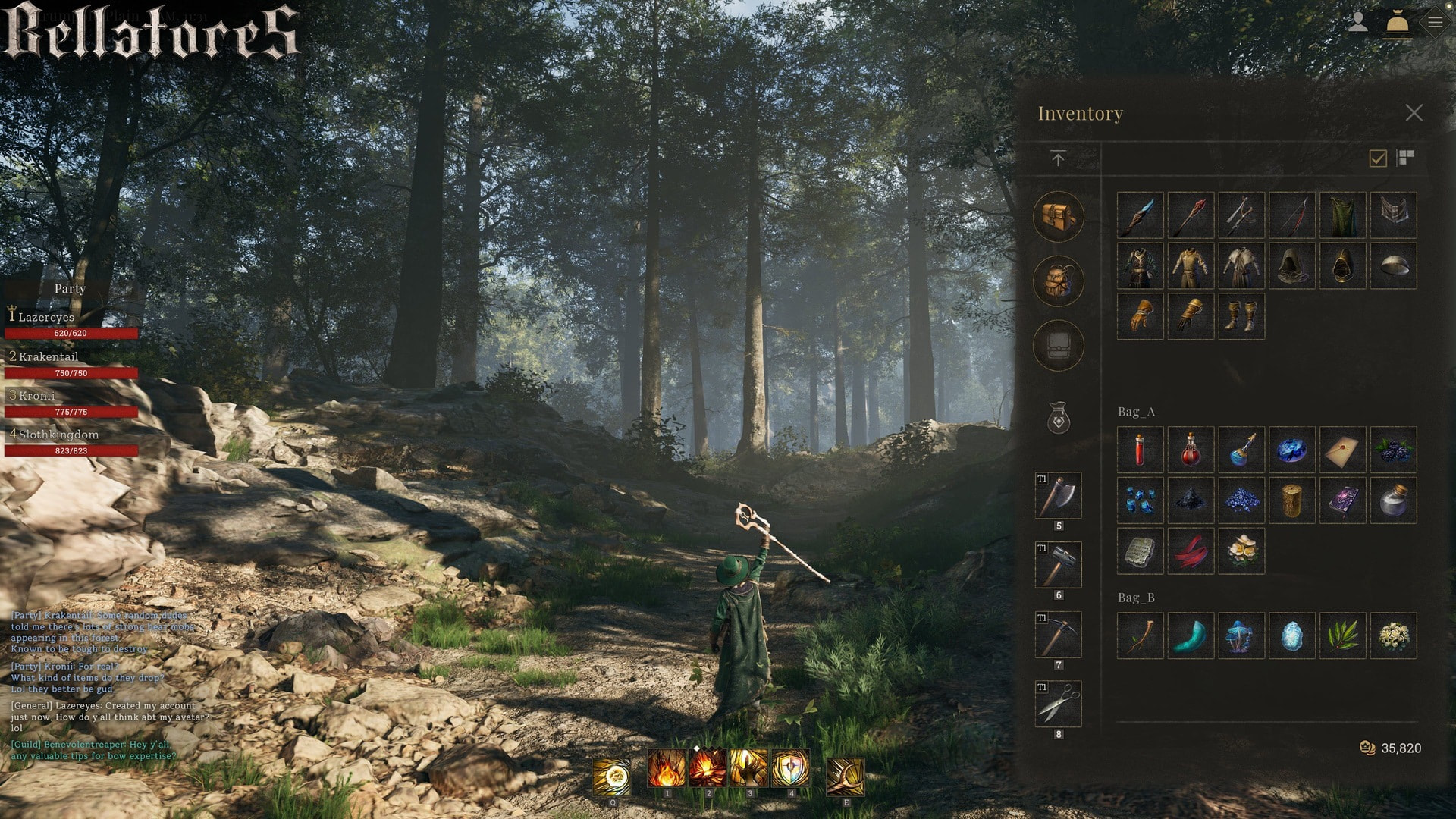Image resolution: width=1456 pixels, height=819 pixels.
Task: Toggle the inventory checkbox option
Action: [x=1378, y=158]
